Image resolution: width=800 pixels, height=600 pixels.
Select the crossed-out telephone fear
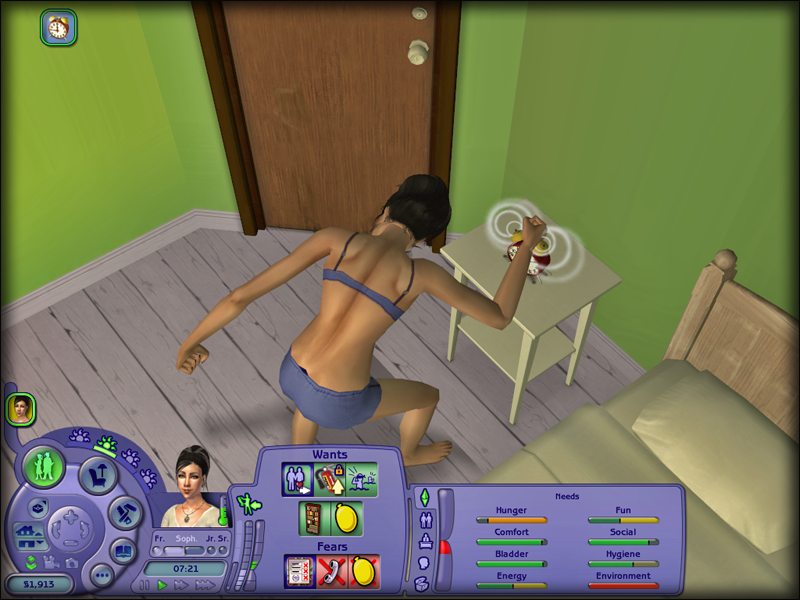[332, 571]
